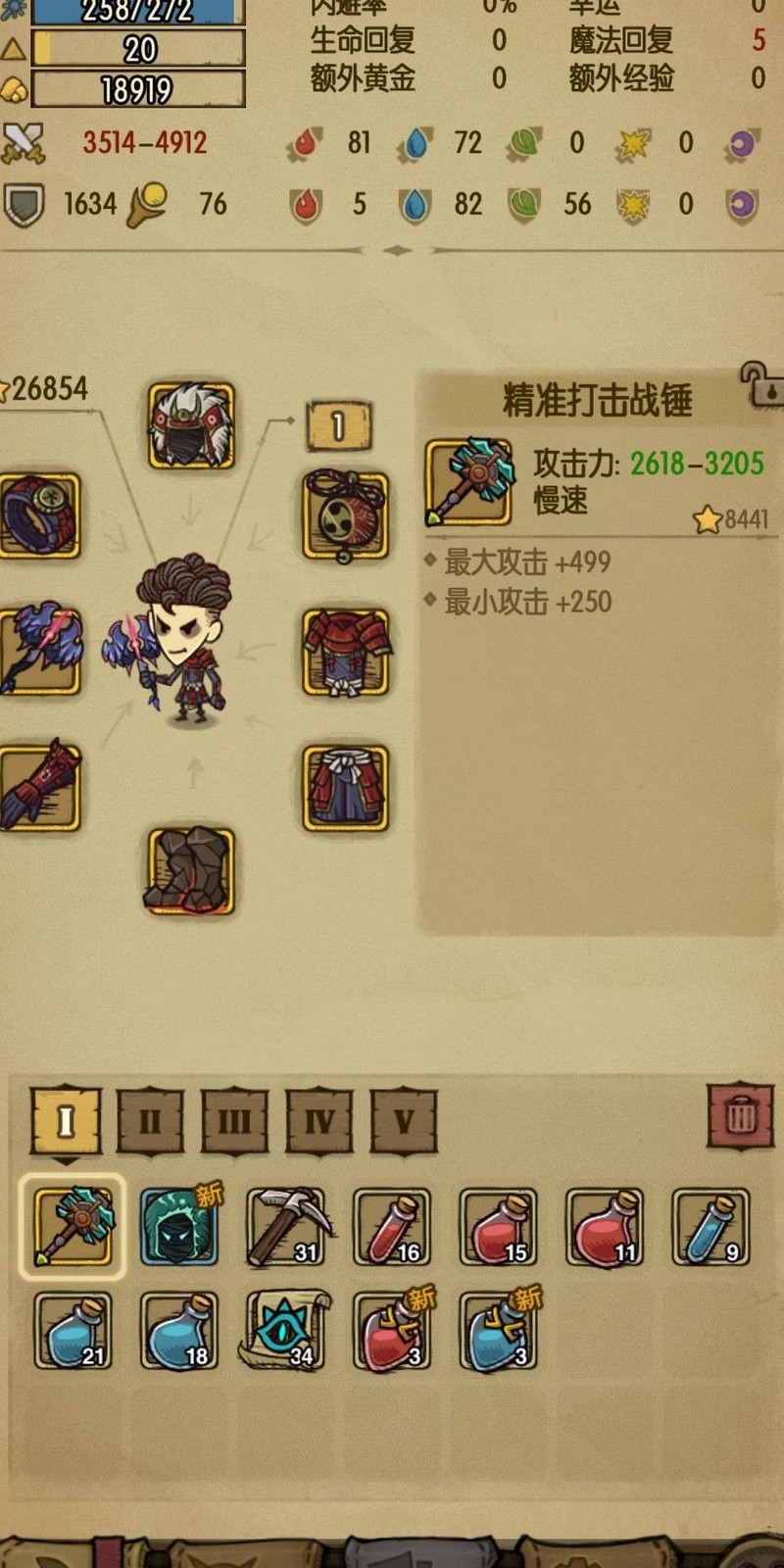Switch to inventory tab III
784x1568 pixels.
click(x=234, y=1120)
